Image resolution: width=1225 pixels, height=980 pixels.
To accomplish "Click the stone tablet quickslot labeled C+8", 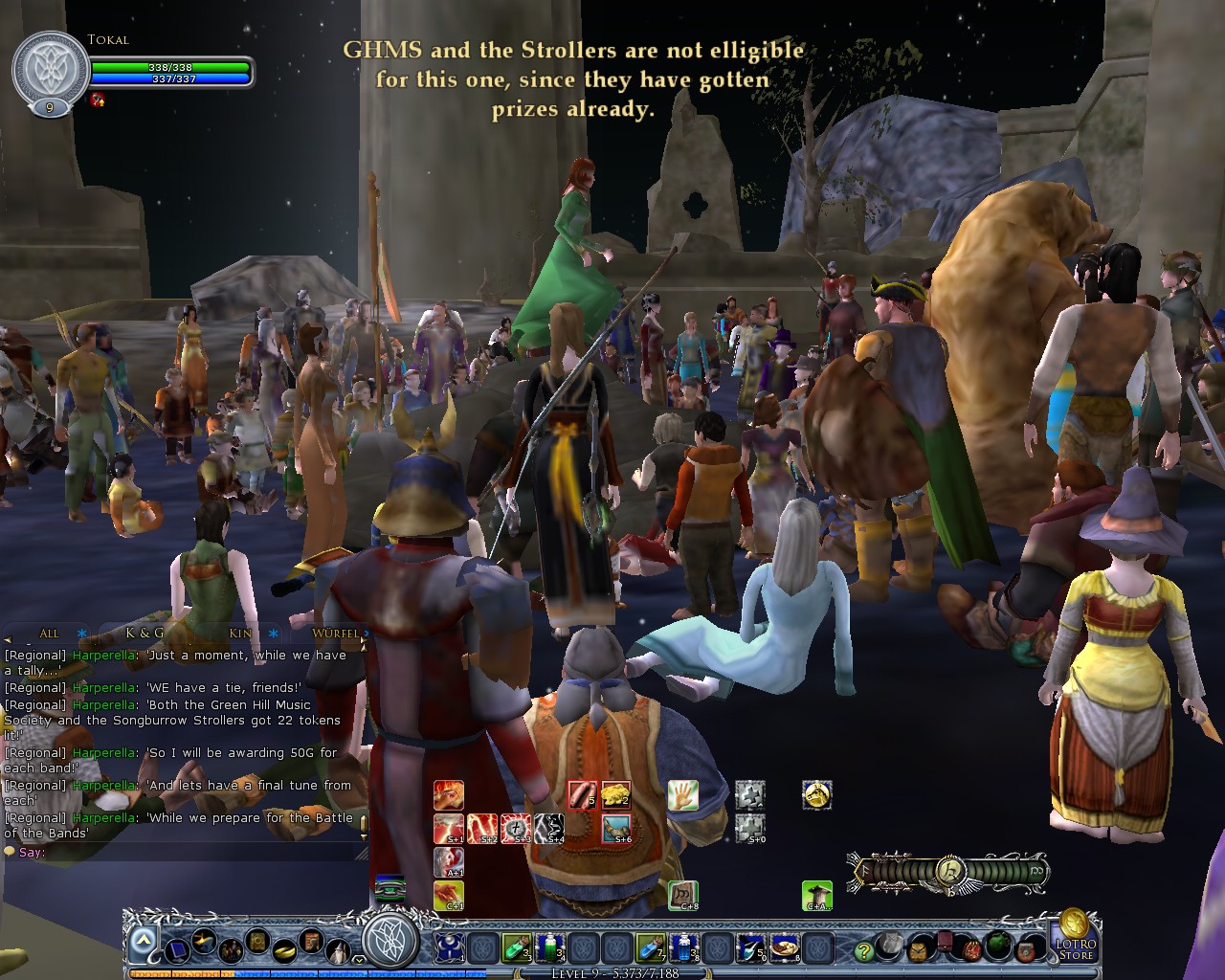I will pos(684,895).
